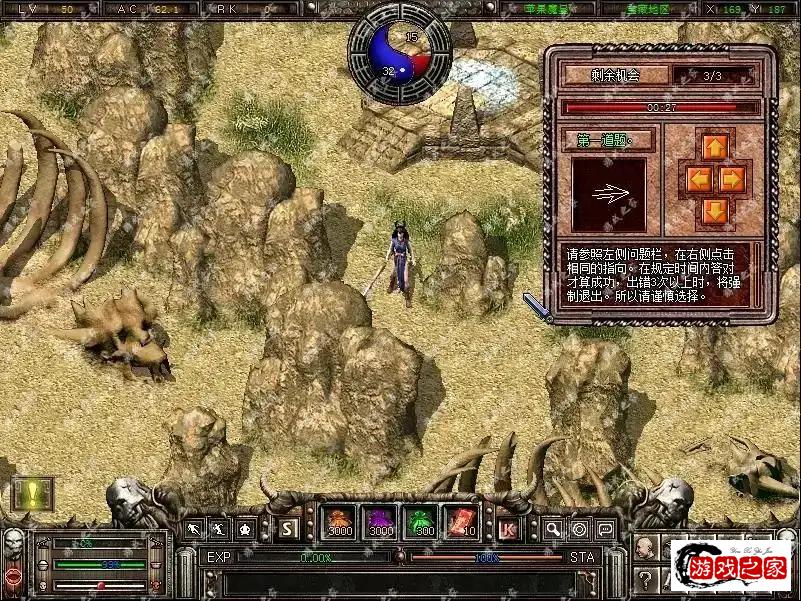The width and height of the screenshot is (801, 601).
Task: Click the question mark help button
Action: click(646, 579)
